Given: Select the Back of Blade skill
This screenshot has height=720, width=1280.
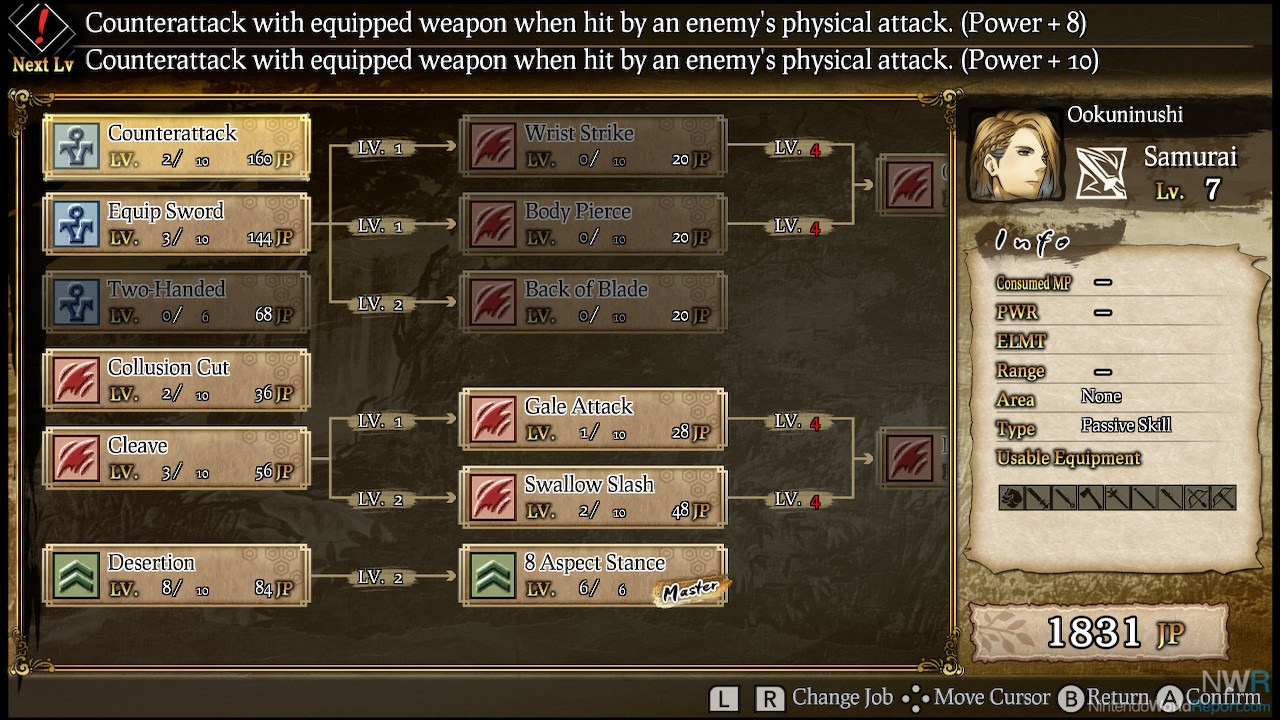Looking at the screenshot, I should (593, 302).
